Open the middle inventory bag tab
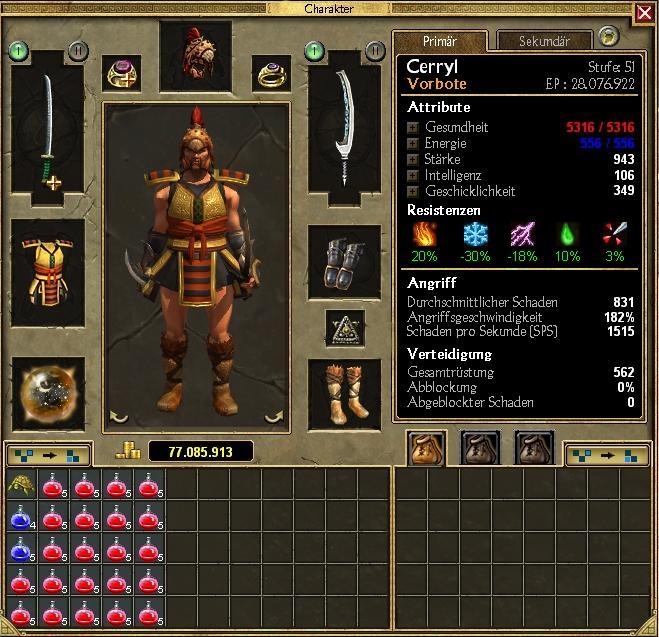 pyautogui.click(x=479, y=449)
